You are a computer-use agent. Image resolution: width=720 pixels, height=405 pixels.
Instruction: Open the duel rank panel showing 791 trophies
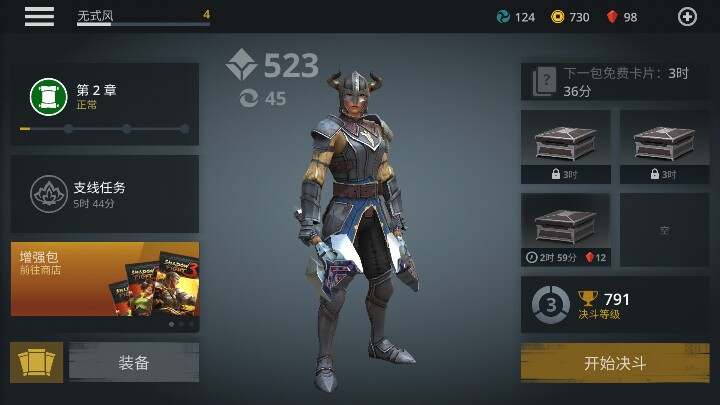614,304
